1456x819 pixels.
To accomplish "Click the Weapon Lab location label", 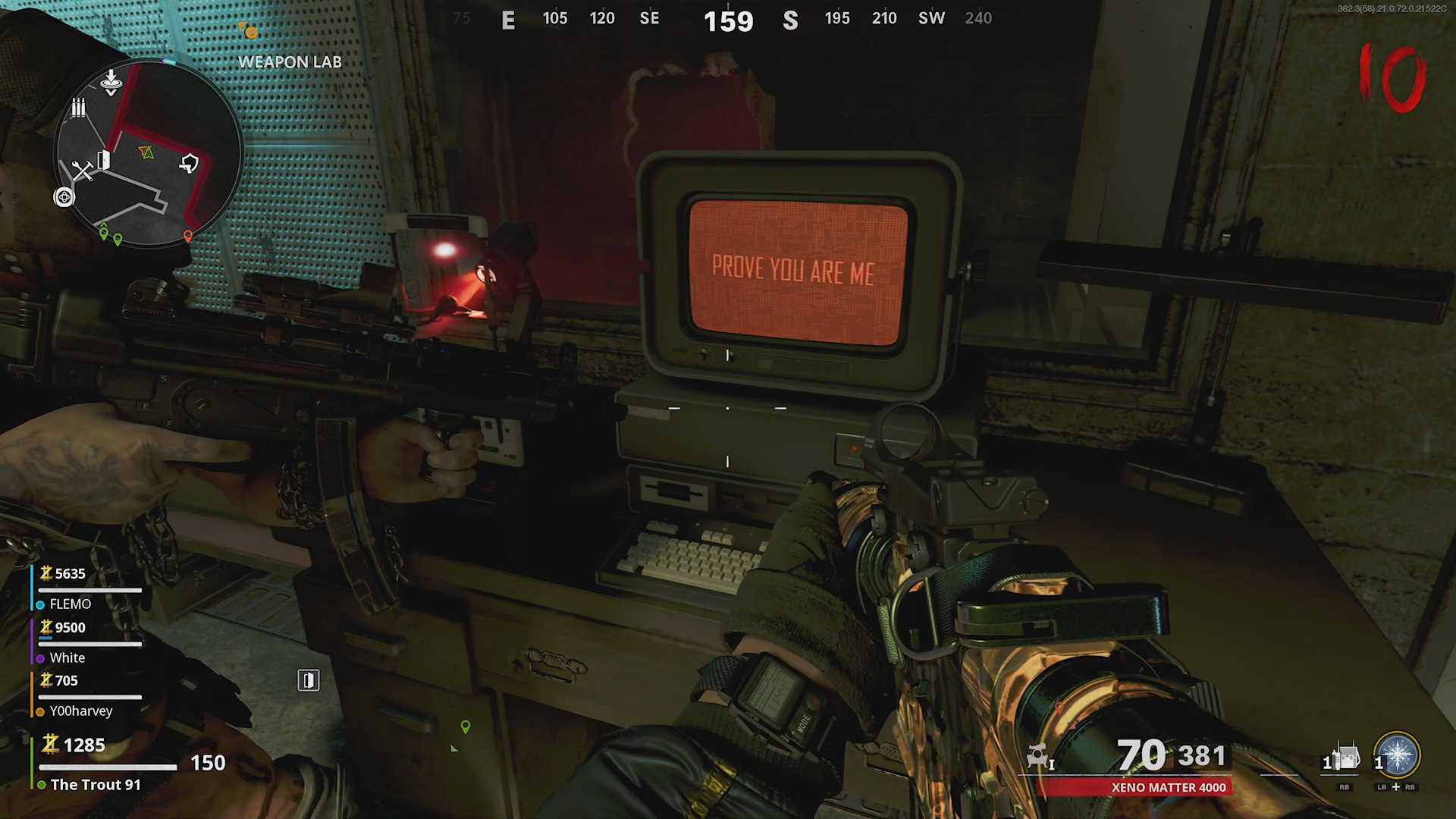I will [290, 62].
